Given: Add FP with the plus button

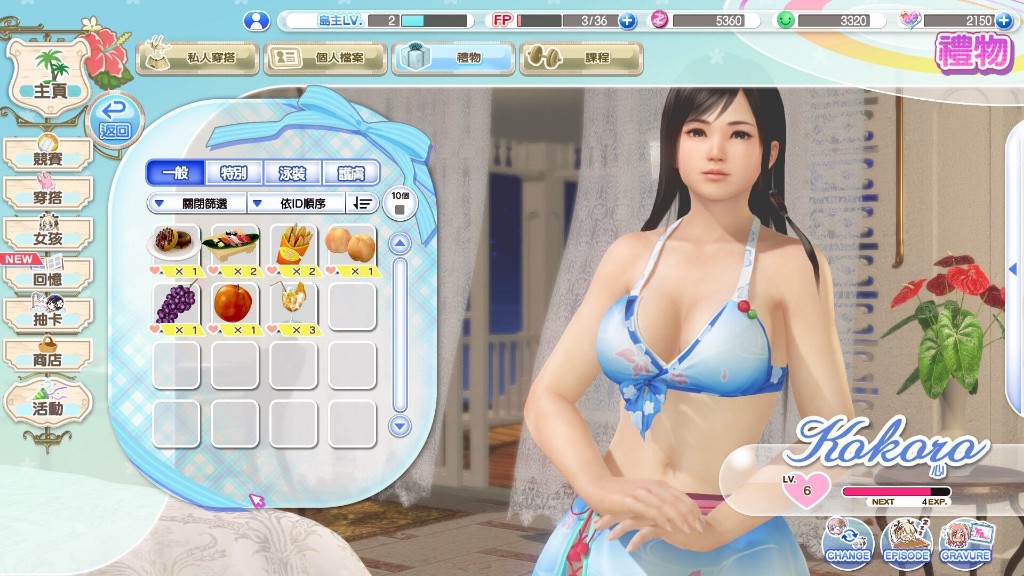Looking at the screenshot, I should tap(627, 20).
